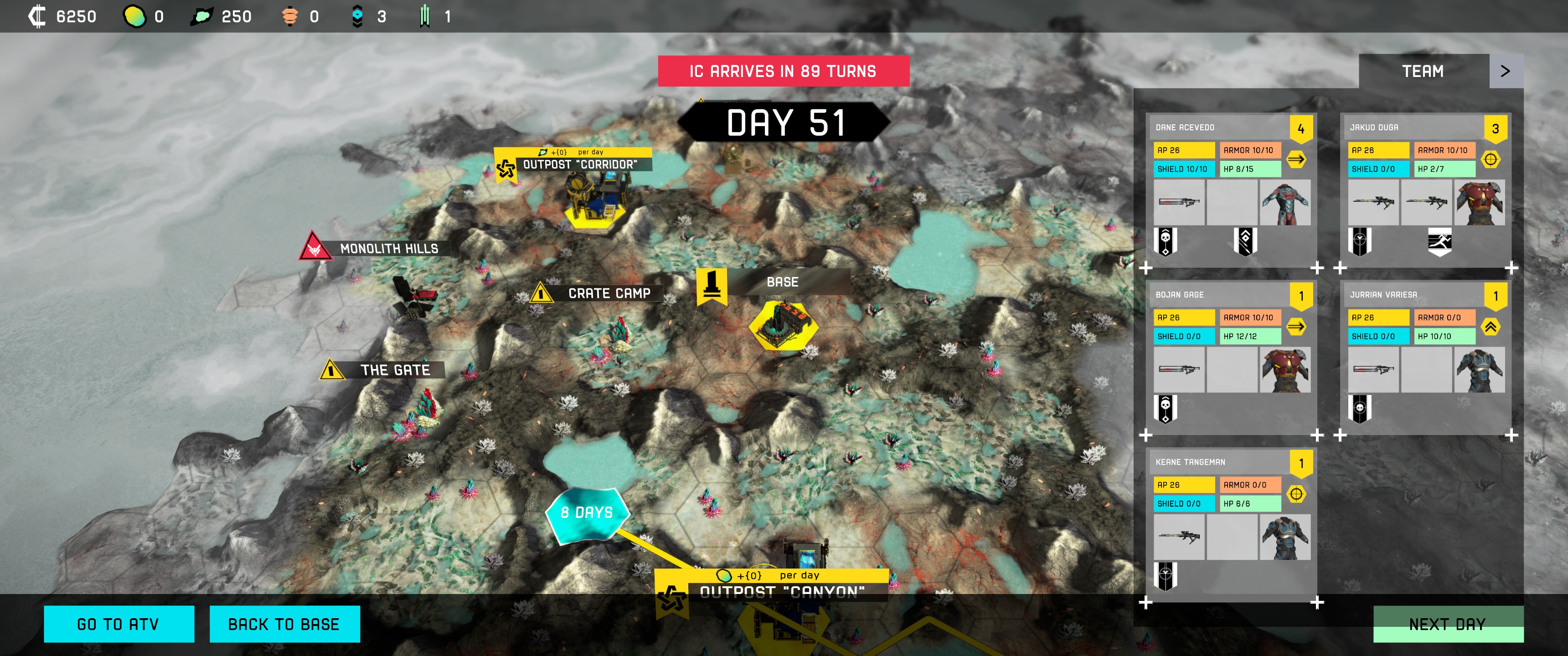1568x656 pixels.
Task: Open the TEAM tab
Action: [x=1423, y=71]
